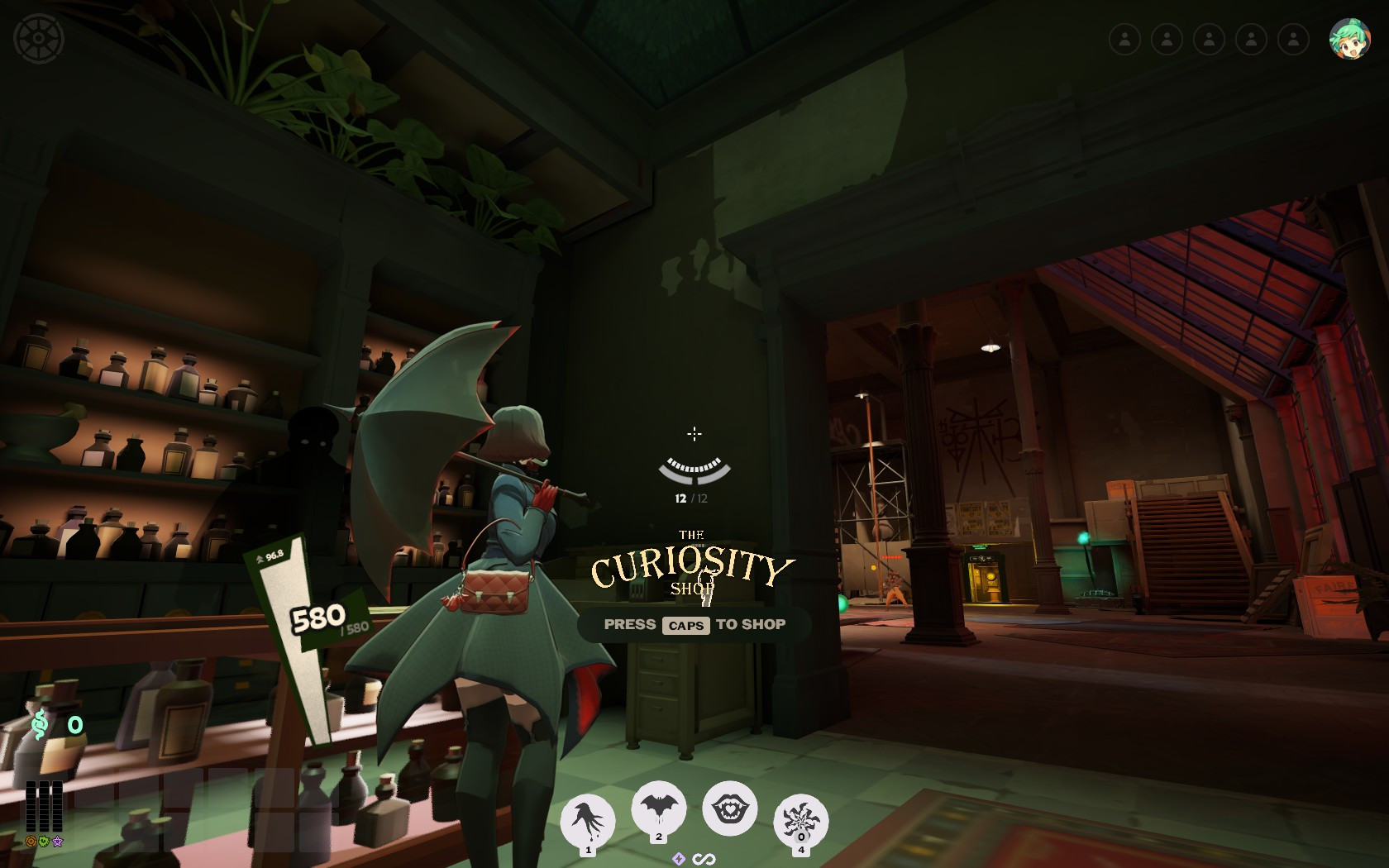Click the purple lightning diamond icon
The height and width of the screenshot is (868, 1389).
(x=680, y=860)
